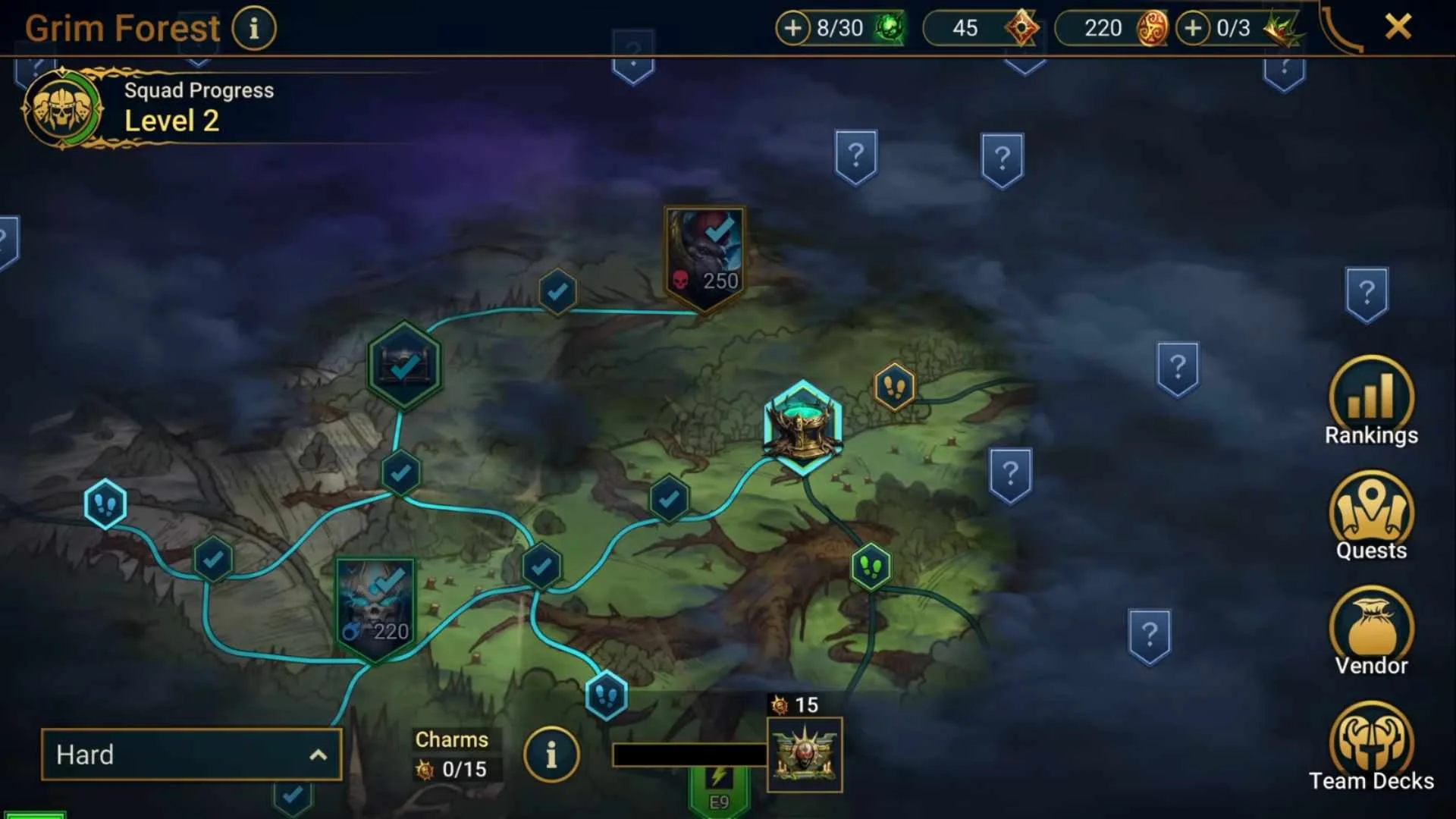The height and width of the screenshot is (819, 1456).
Task: Visit the Vendor
Action: 1371,632
